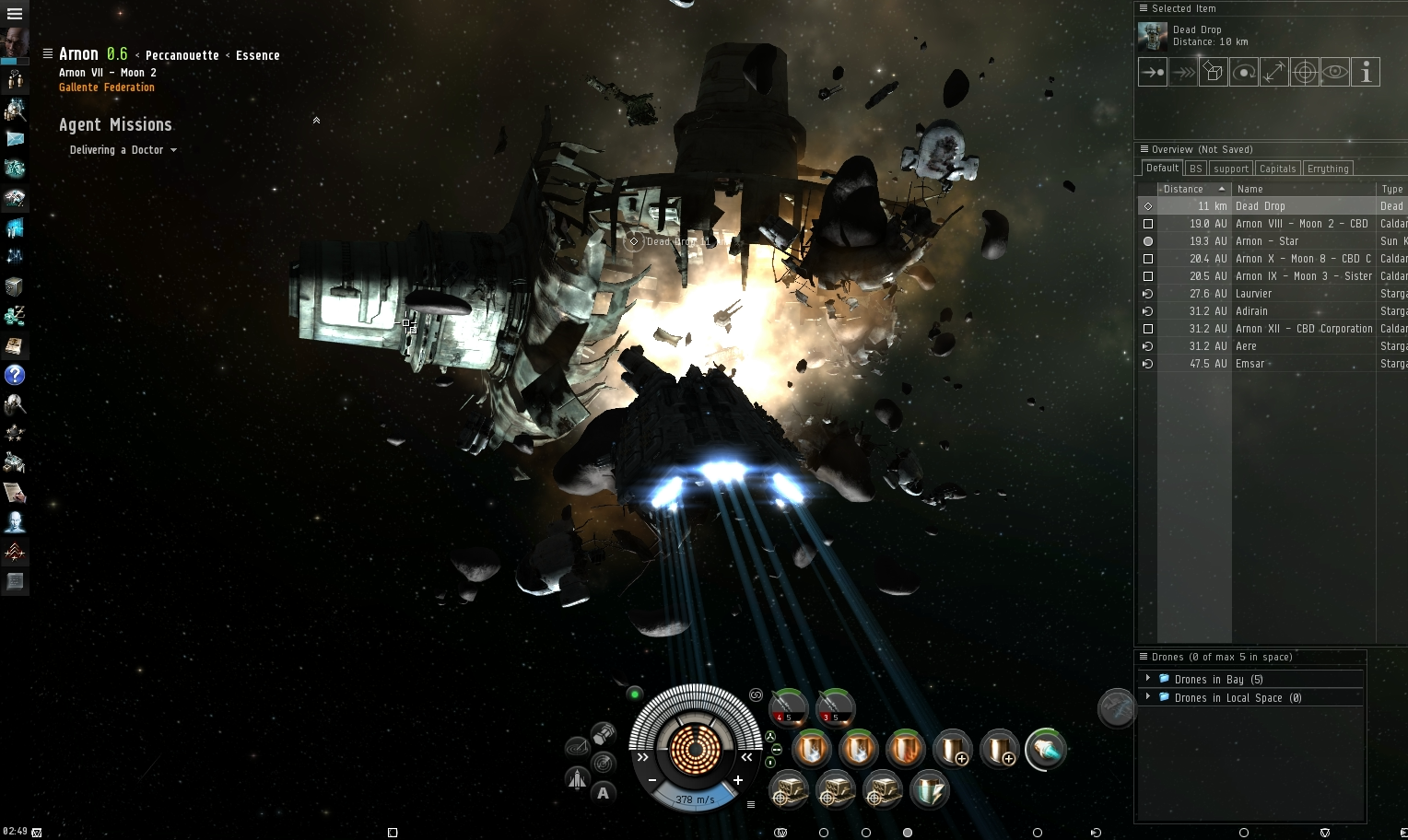Activate the afterburner module icon

click(1046, 750)
